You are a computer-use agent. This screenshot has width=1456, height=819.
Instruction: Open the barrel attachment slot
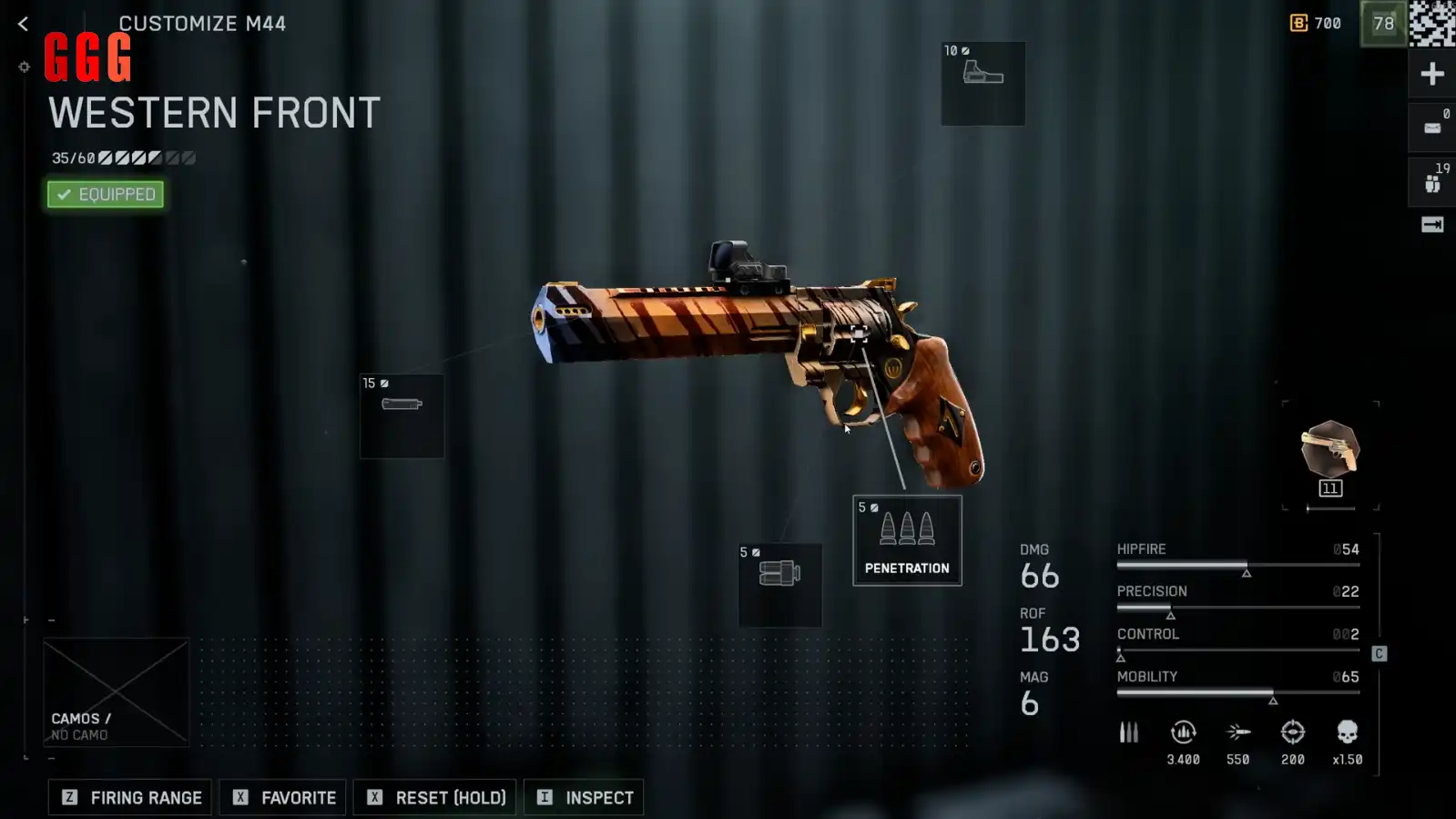tap(402, 415)
